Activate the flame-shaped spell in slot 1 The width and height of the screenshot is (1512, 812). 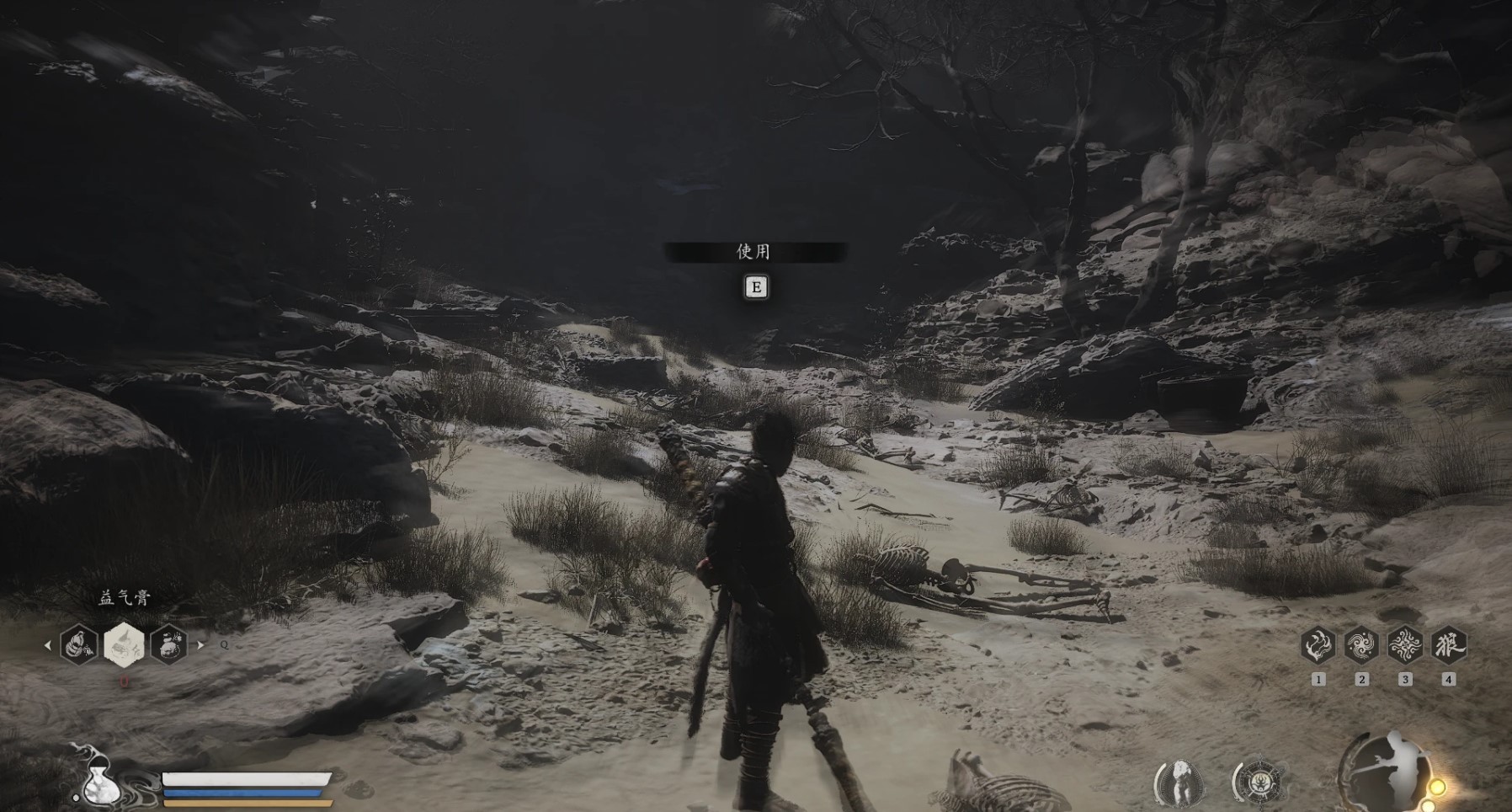point(1318,646)
